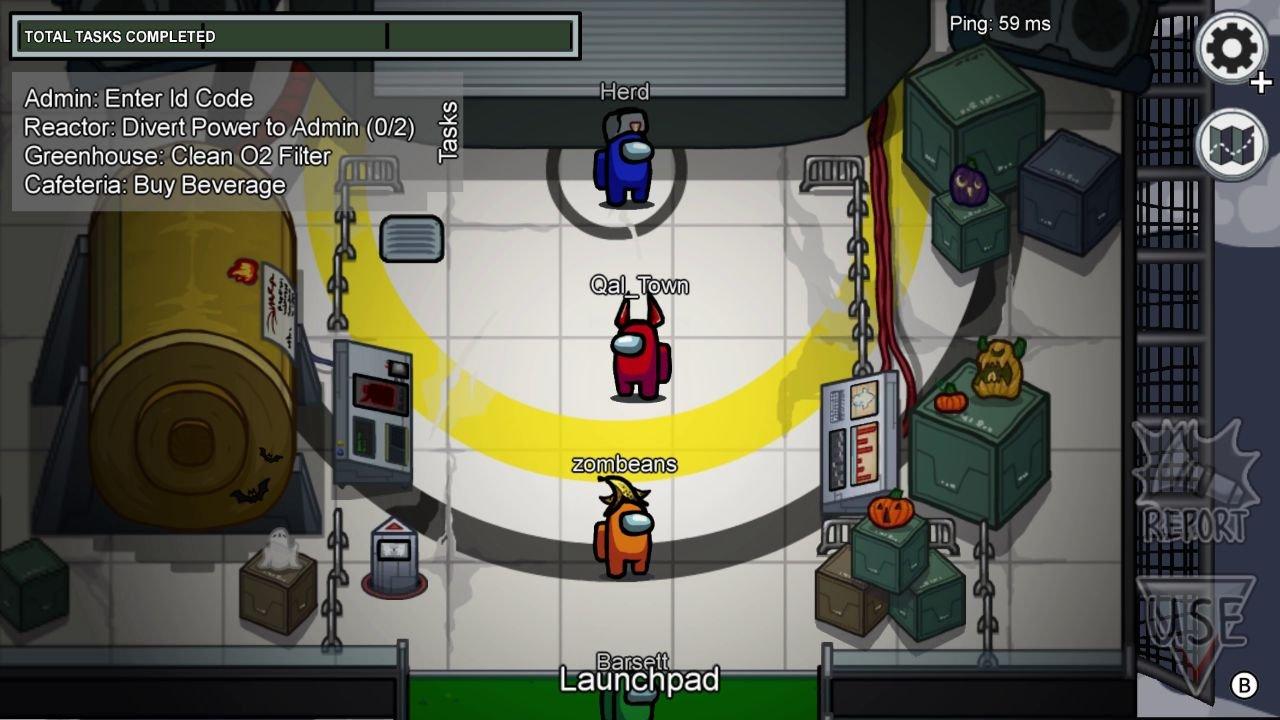Click the Launchpad room label
This screenshot has width=1280, height=720.
[640, 681]
